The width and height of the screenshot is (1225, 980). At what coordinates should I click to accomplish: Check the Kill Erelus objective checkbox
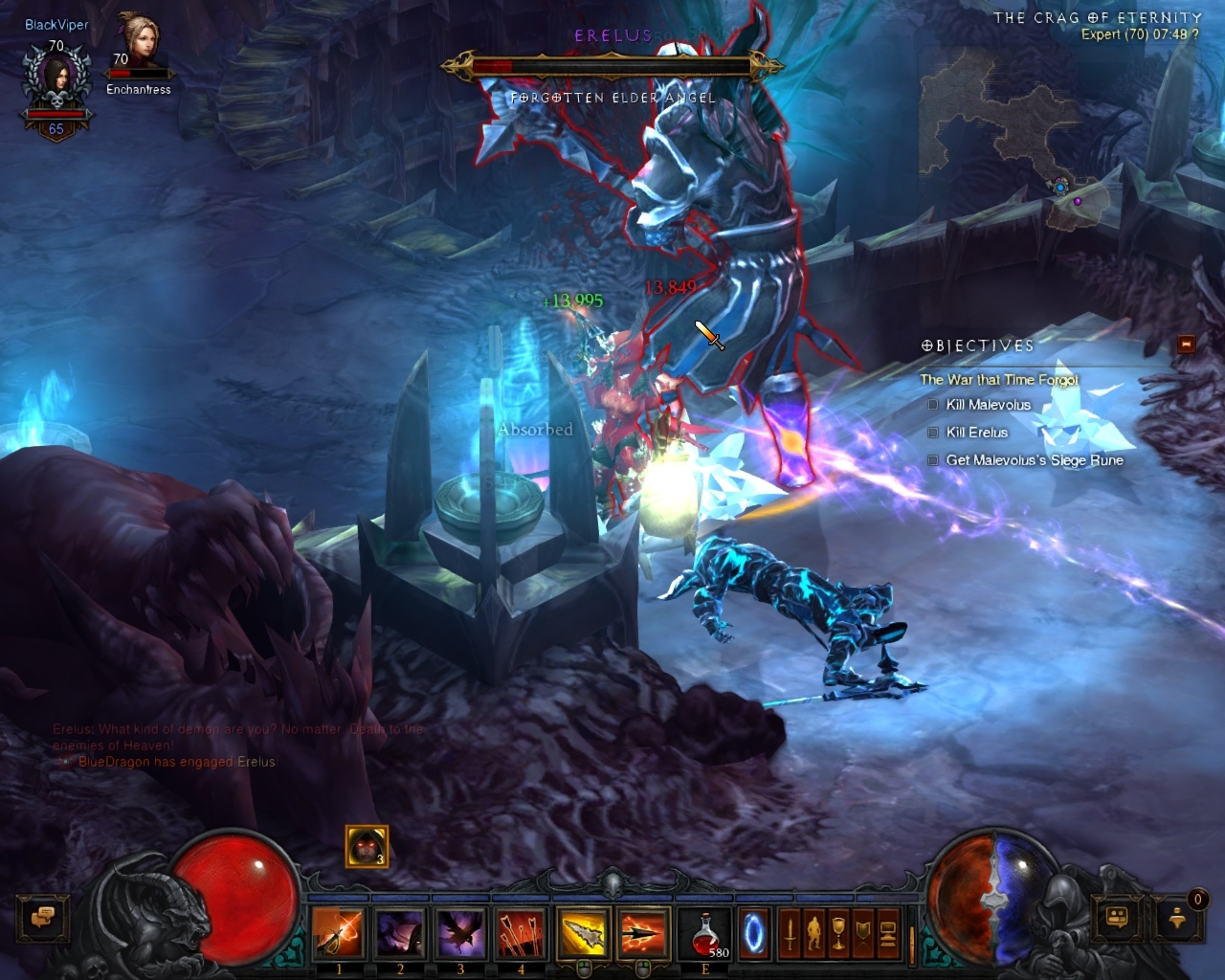[x=932, y=433]
